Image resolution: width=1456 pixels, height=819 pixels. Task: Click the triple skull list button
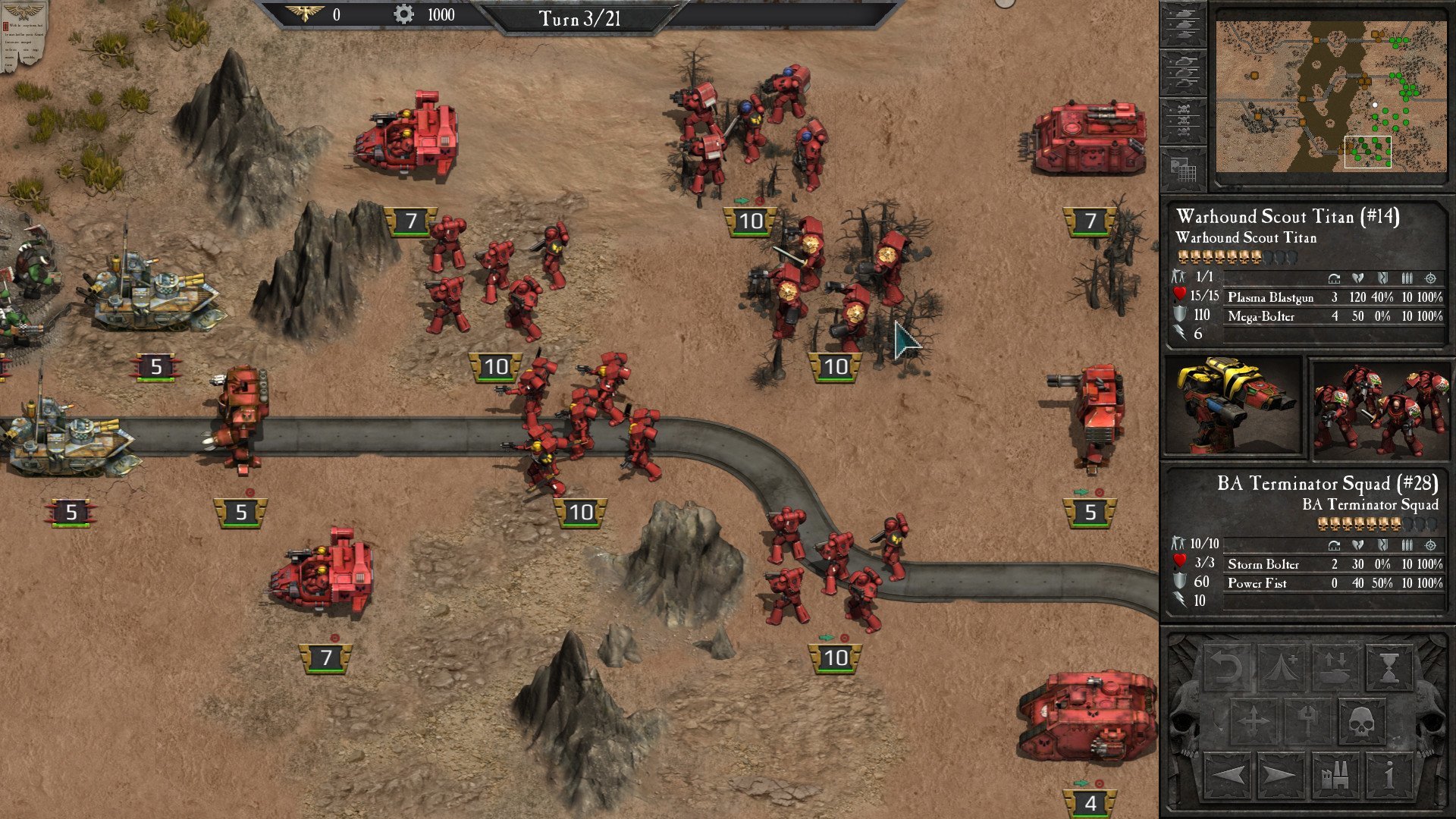pyautogui.click(x=1182, y=121)
